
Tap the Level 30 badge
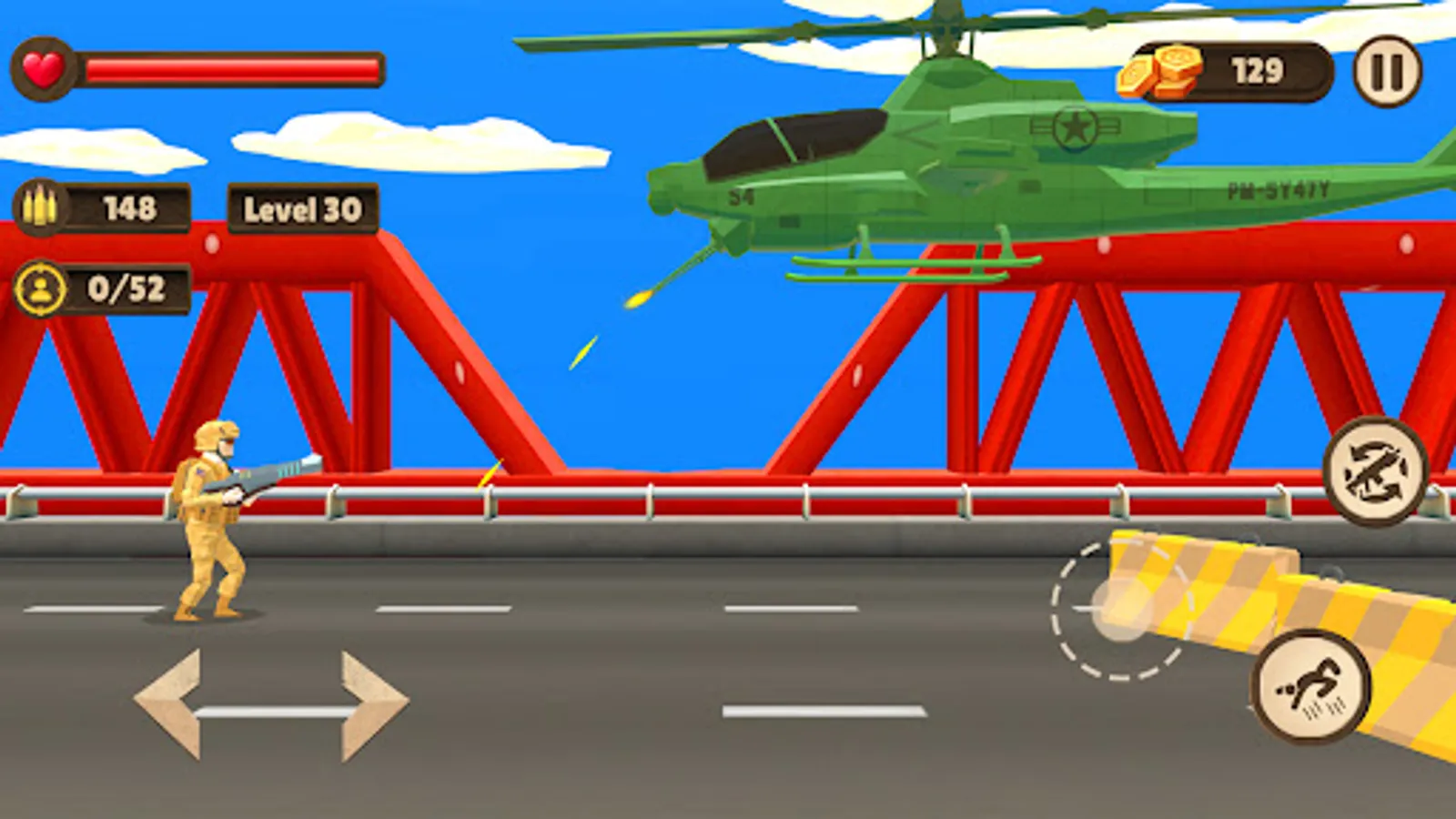(300, 210)
